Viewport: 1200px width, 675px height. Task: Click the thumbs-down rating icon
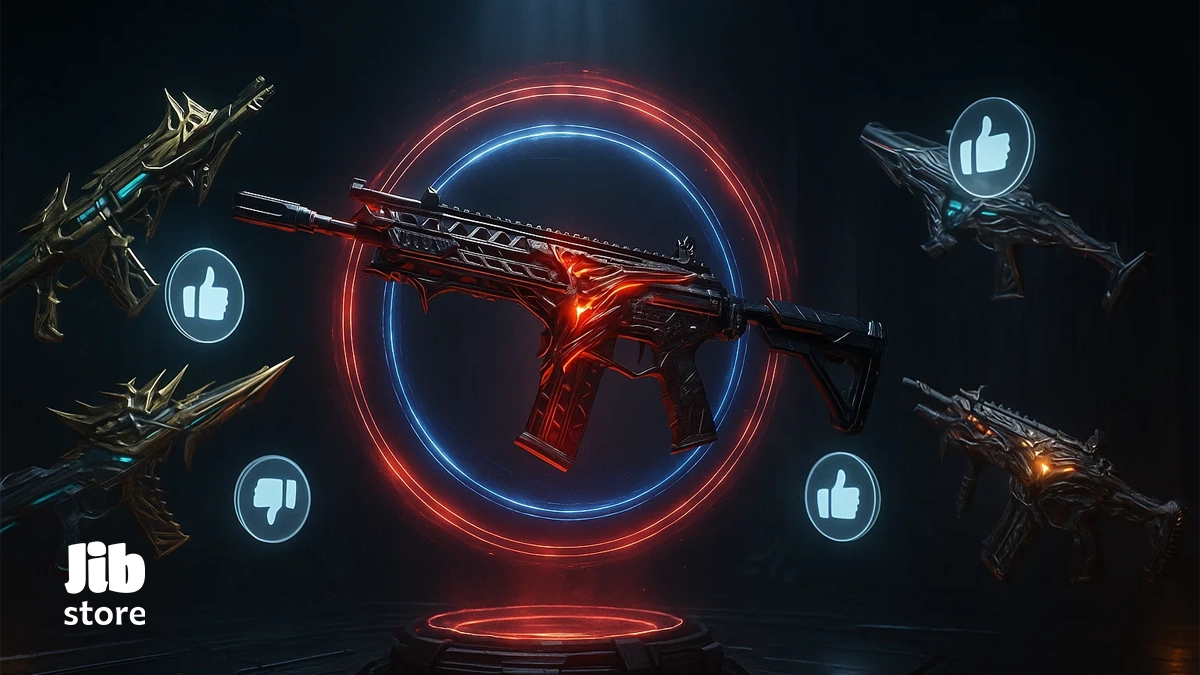[272, 498]
